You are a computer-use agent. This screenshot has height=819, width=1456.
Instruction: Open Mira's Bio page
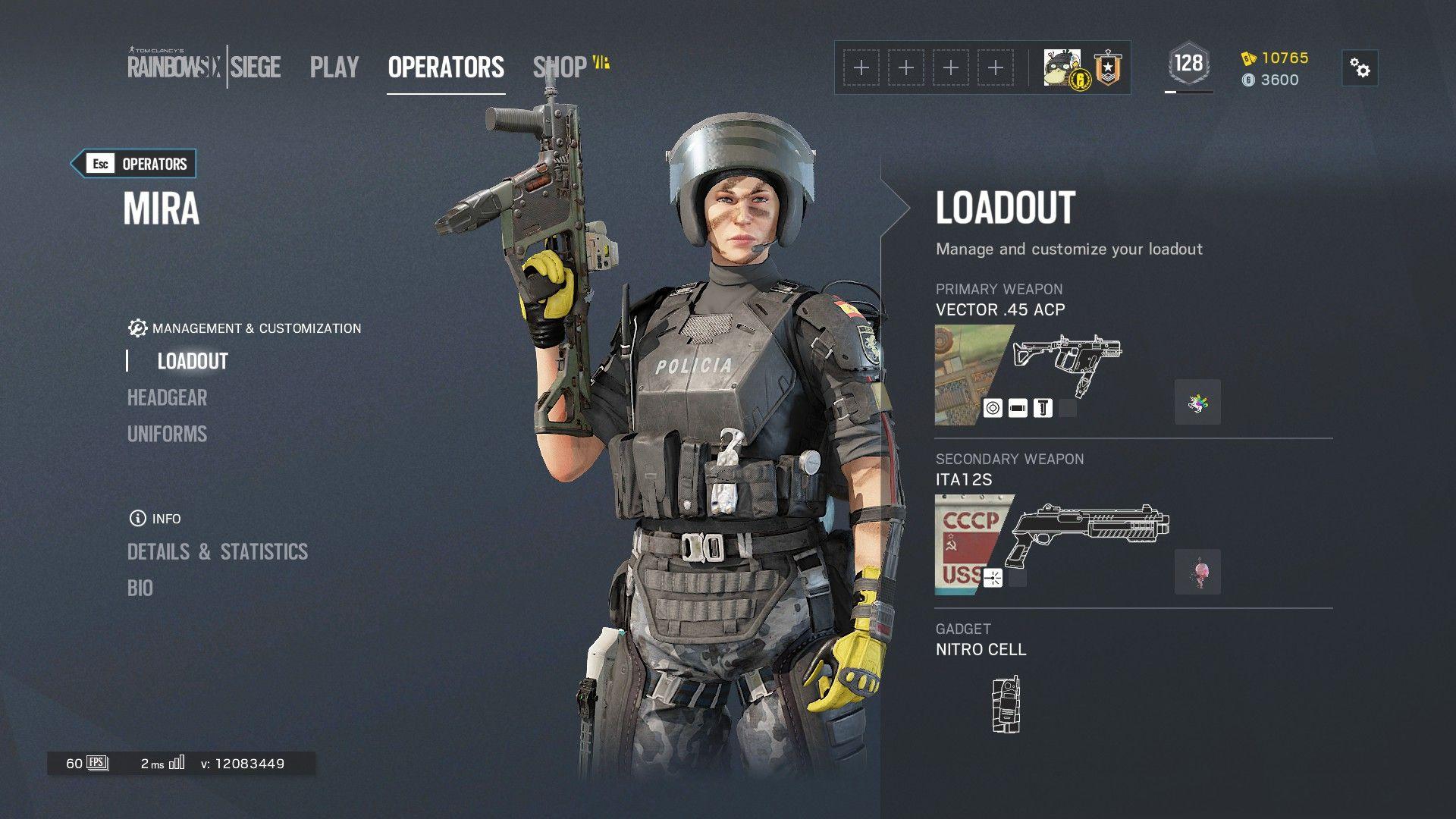coord(140,588)
